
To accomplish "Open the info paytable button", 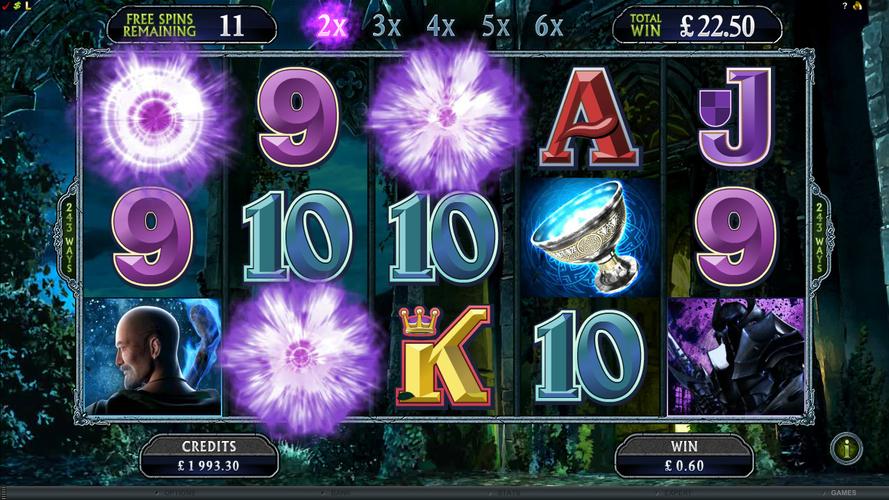I will tap(846, 449).
